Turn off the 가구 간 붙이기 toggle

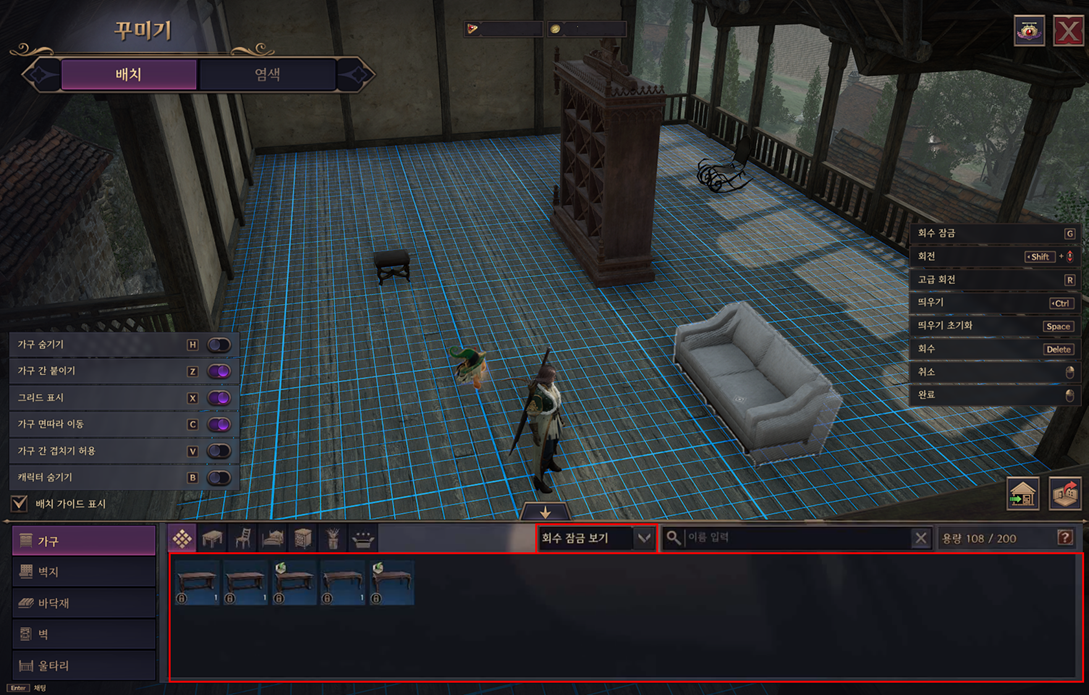pyautogui.click(x=218, y=371)
